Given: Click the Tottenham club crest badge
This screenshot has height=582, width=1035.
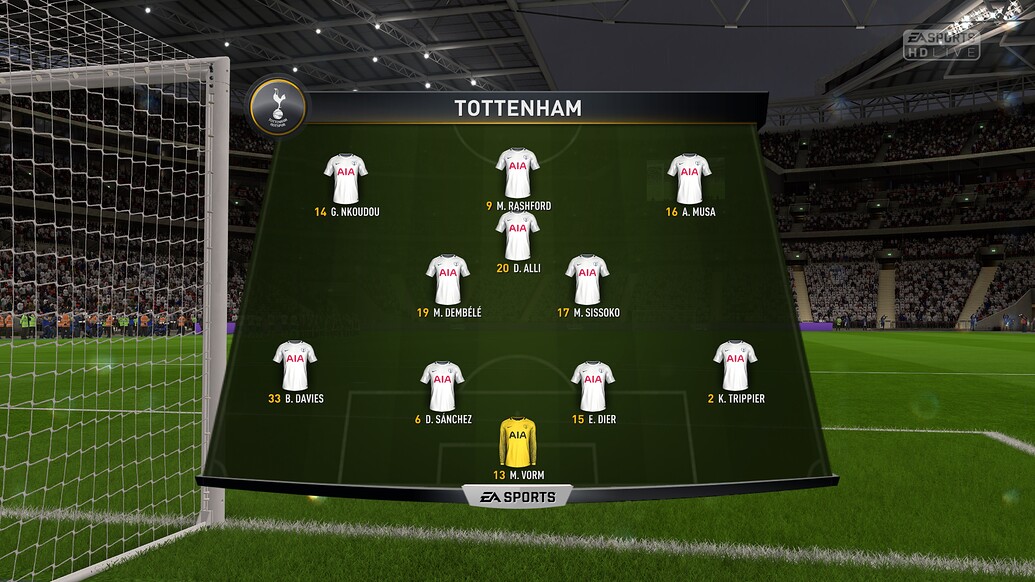Looking at the screenshot, I should pyautogui.click(x=277, y=106).
